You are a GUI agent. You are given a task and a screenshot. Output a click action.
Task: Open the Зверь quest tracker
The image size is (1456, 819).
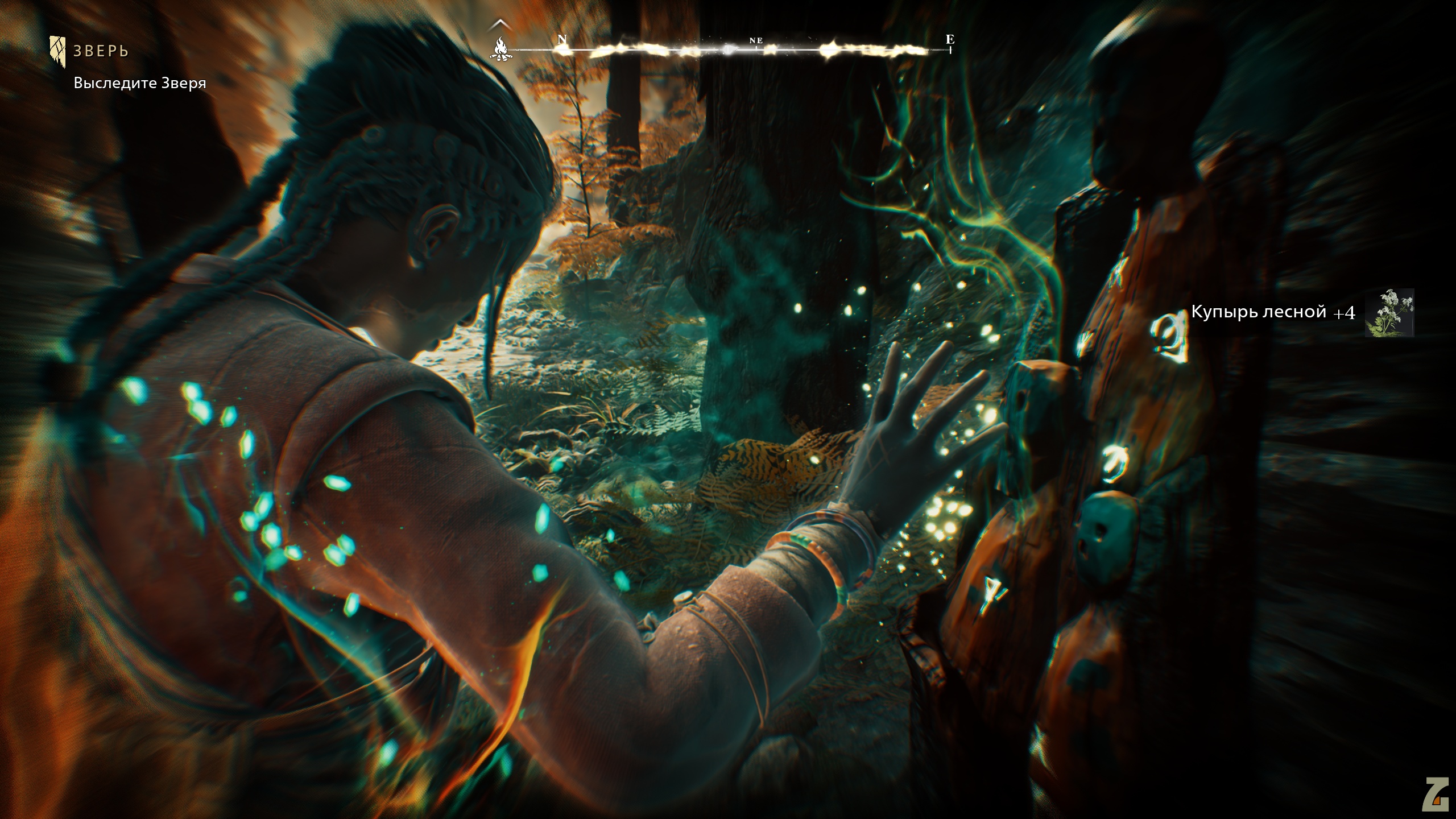(100, 51)
